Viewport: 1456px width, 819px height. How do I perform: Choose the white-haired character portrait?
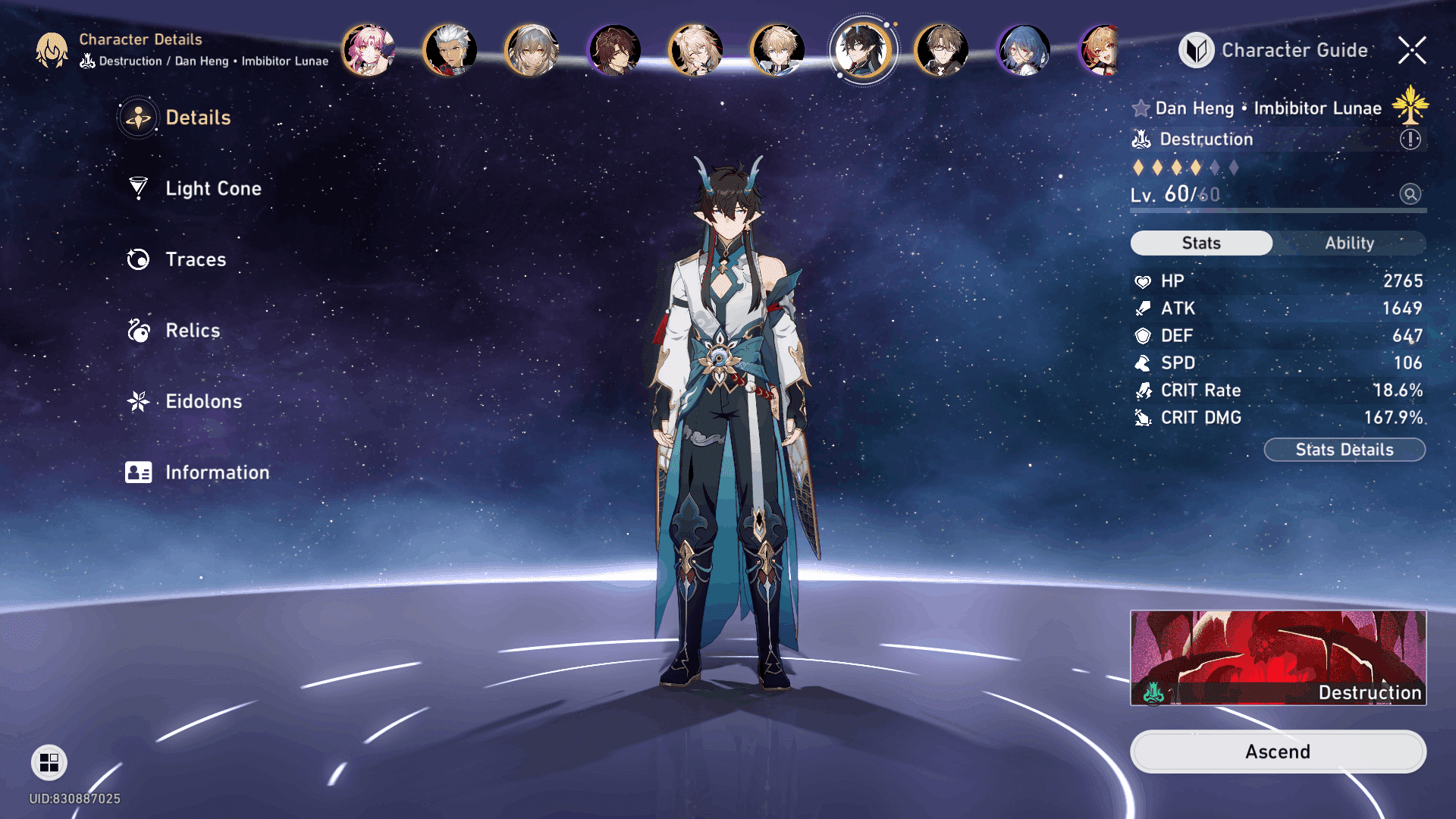pyautogui.click(x=450, y=50)
